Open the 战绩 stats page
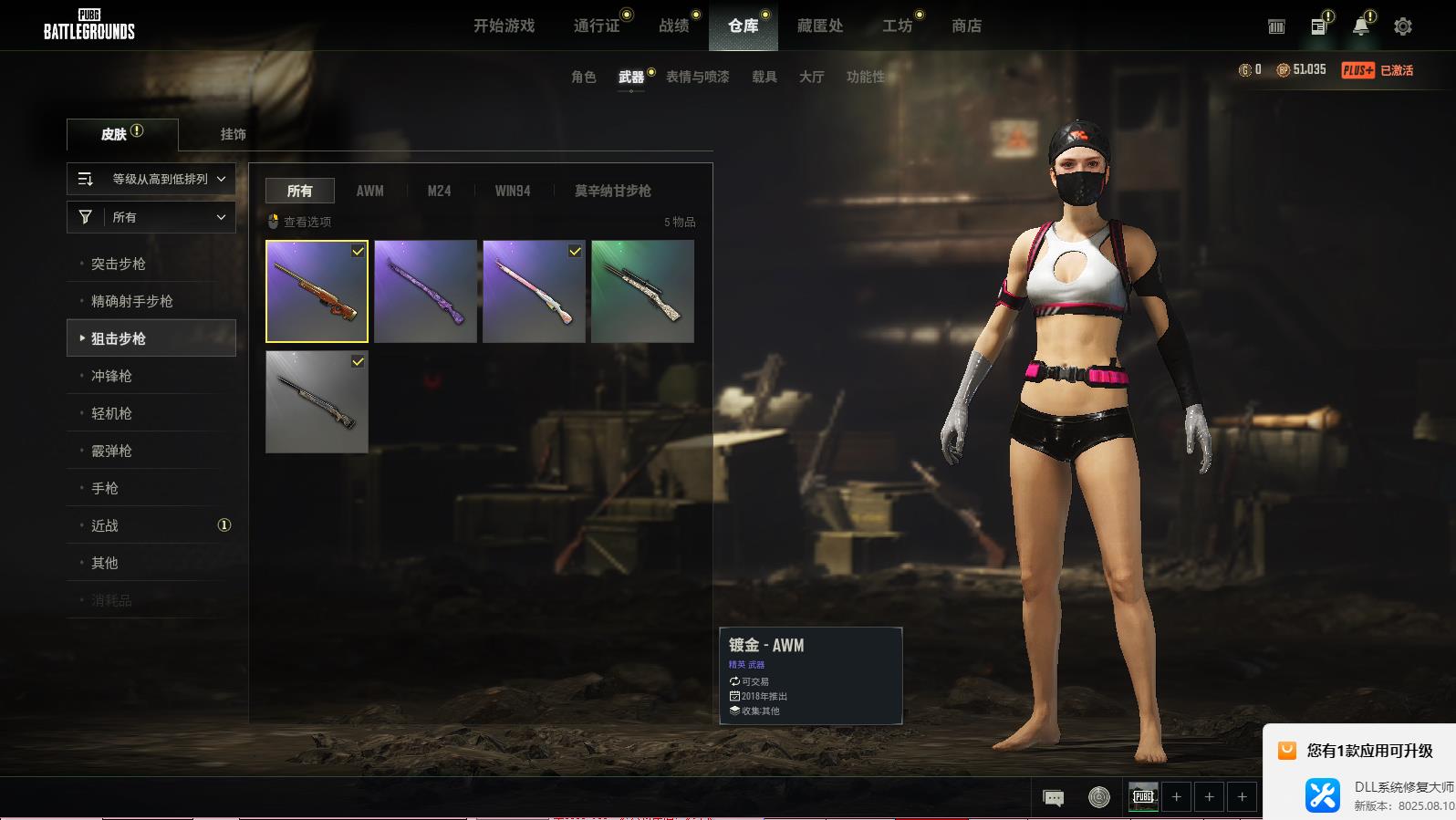This screenshot has height=820, width=1456. pos(674,26)
